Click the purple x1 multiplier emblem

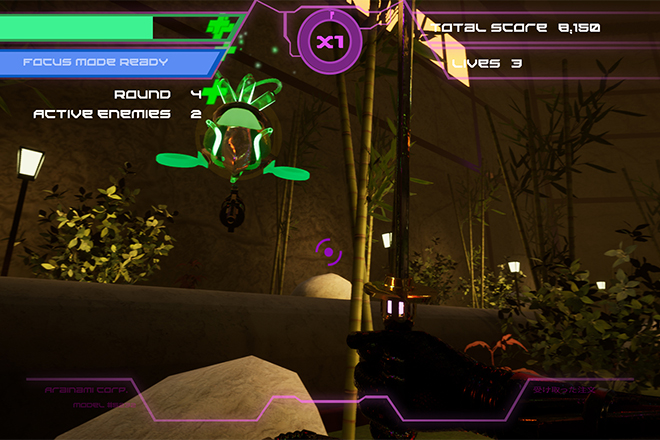[327, 42]
